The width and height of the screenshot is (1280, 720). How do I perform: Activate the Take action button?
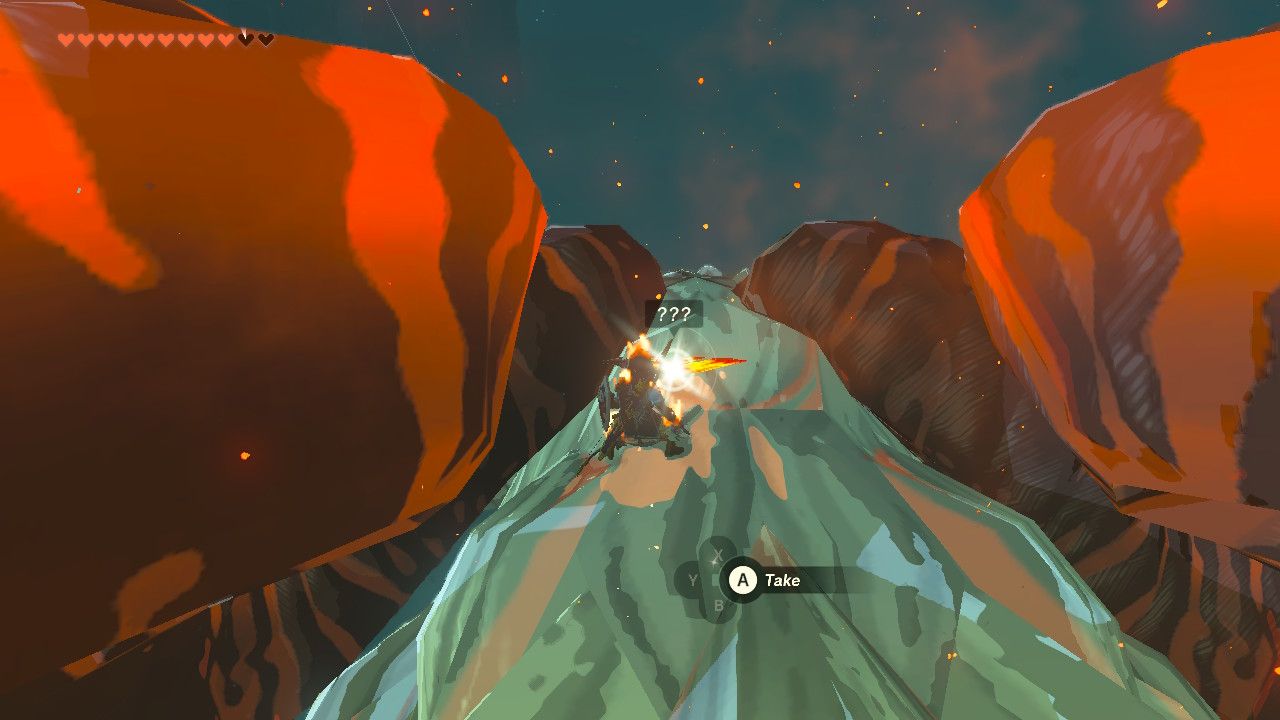[743, 579]
